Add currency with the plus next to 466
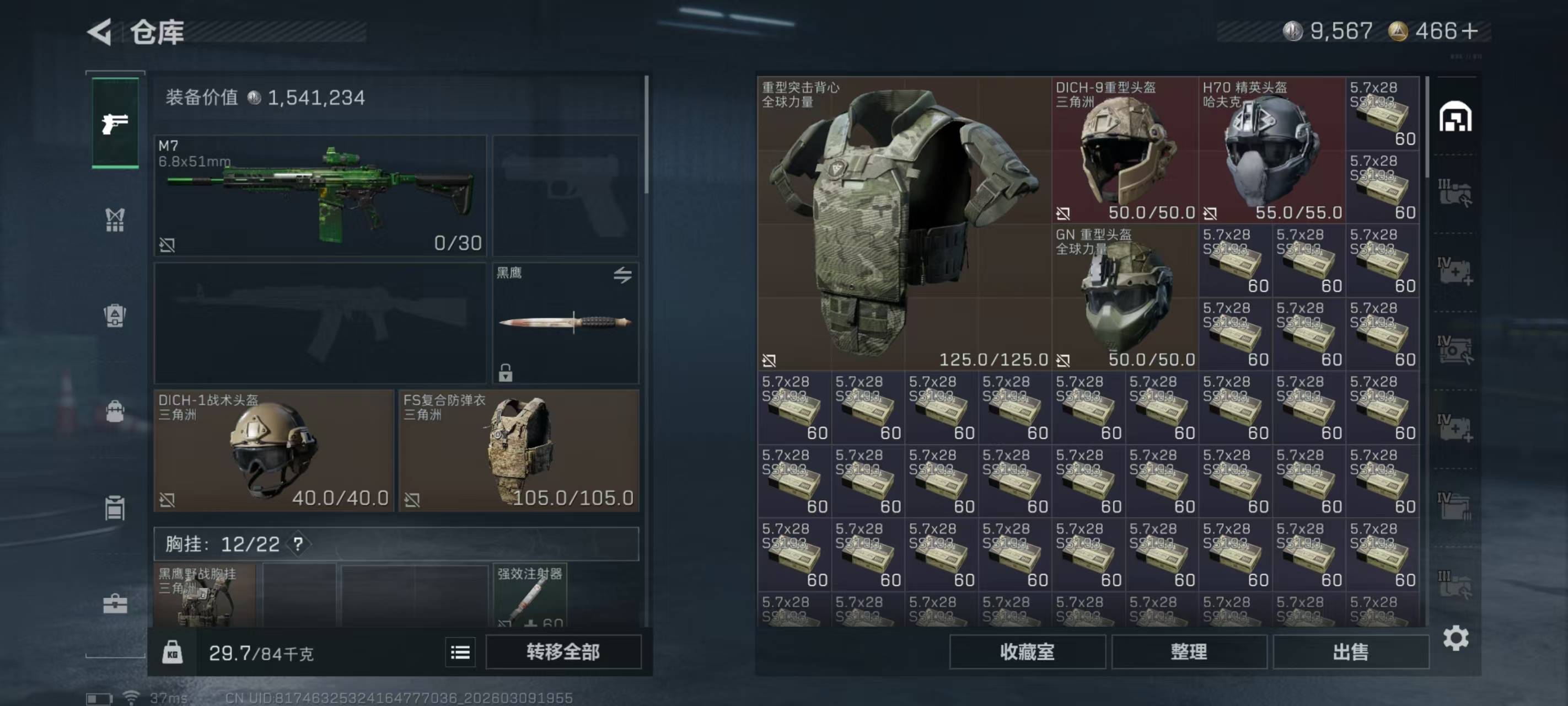The image size is (1568, 706). click(x=1469, y=31)
